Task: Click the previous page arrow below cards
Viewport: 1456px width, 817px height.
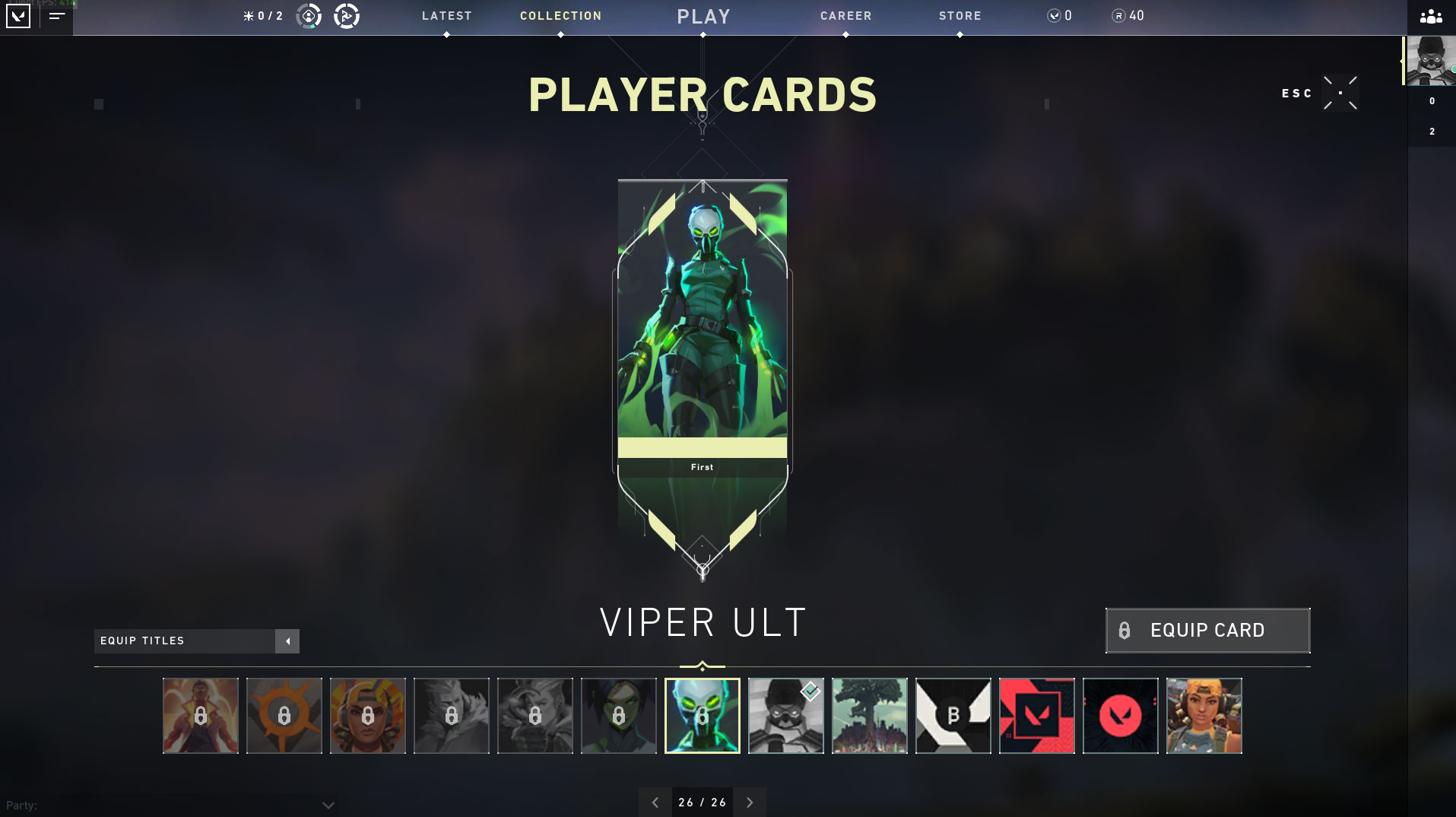Action: coord(655,802)
